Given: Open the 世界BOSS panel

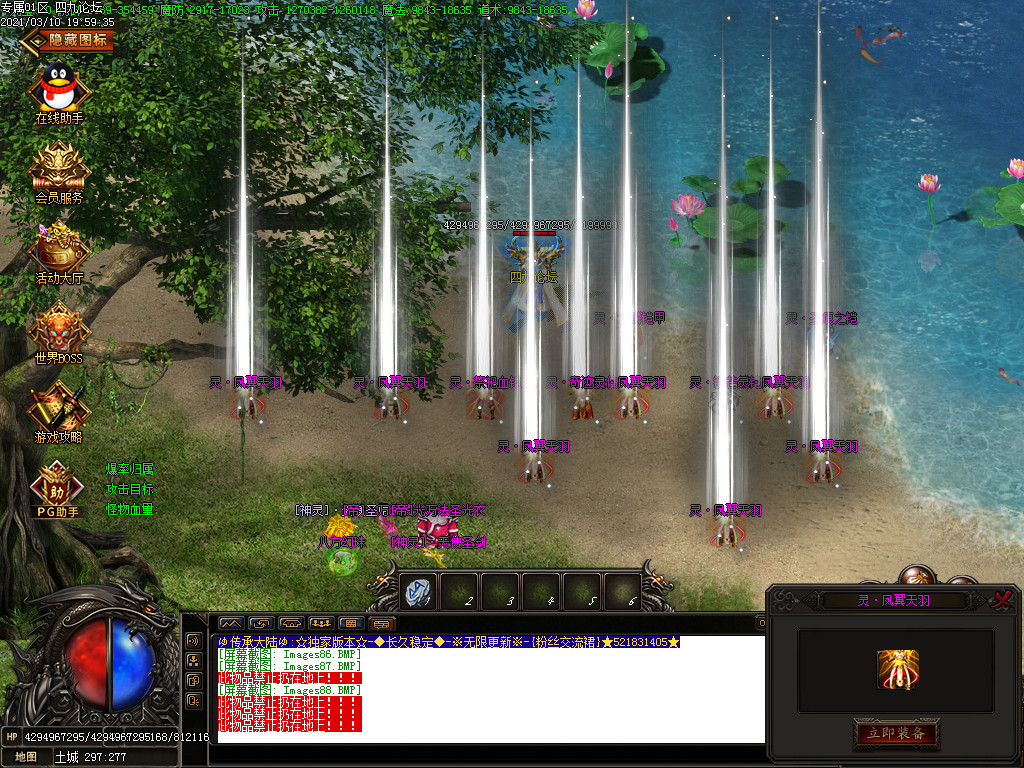Looking at the screenshot, I should (x=59, y=328).
